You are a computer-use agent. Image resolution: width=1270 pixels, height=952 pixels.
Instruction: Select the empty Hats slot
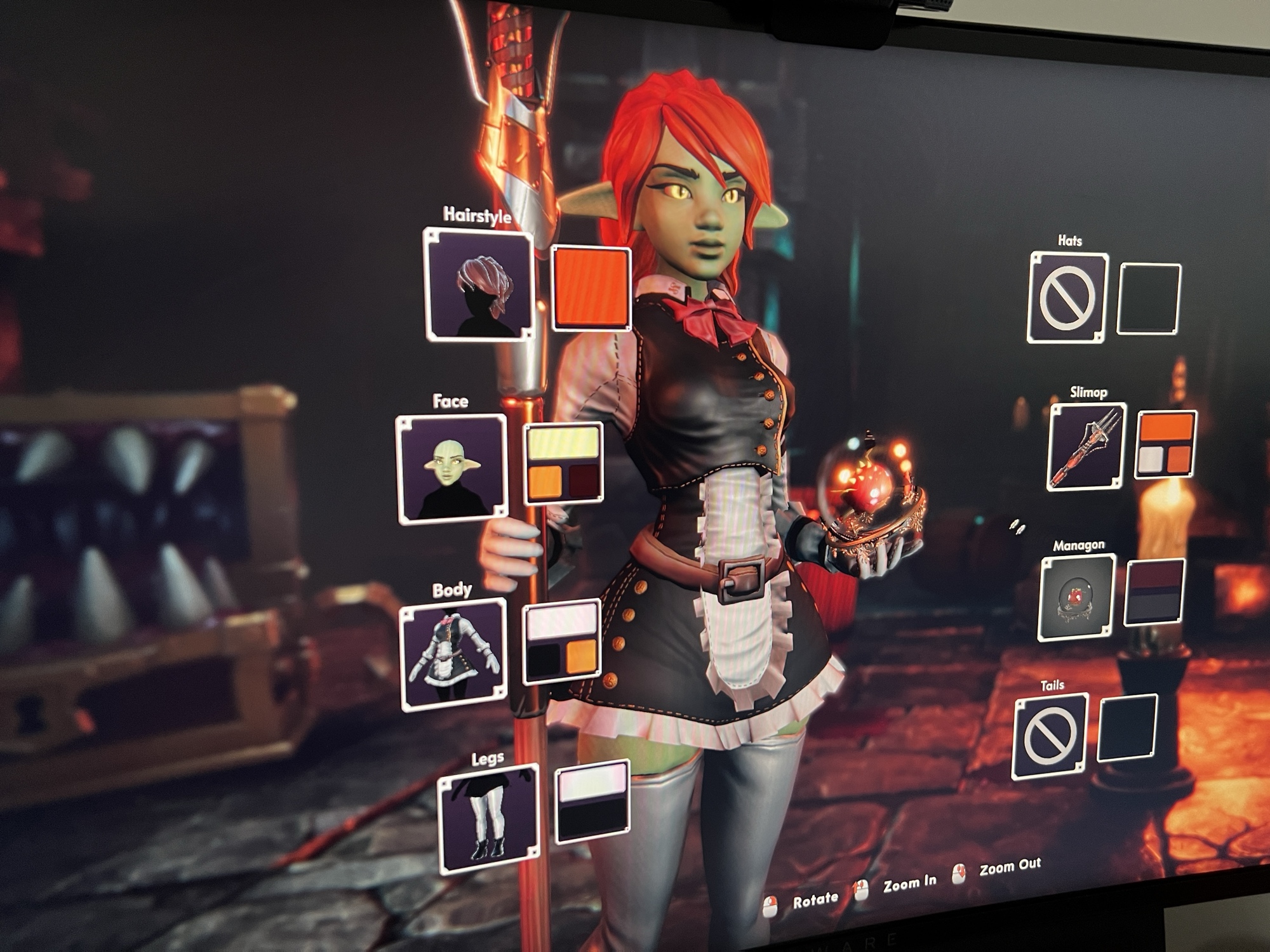1067,298
